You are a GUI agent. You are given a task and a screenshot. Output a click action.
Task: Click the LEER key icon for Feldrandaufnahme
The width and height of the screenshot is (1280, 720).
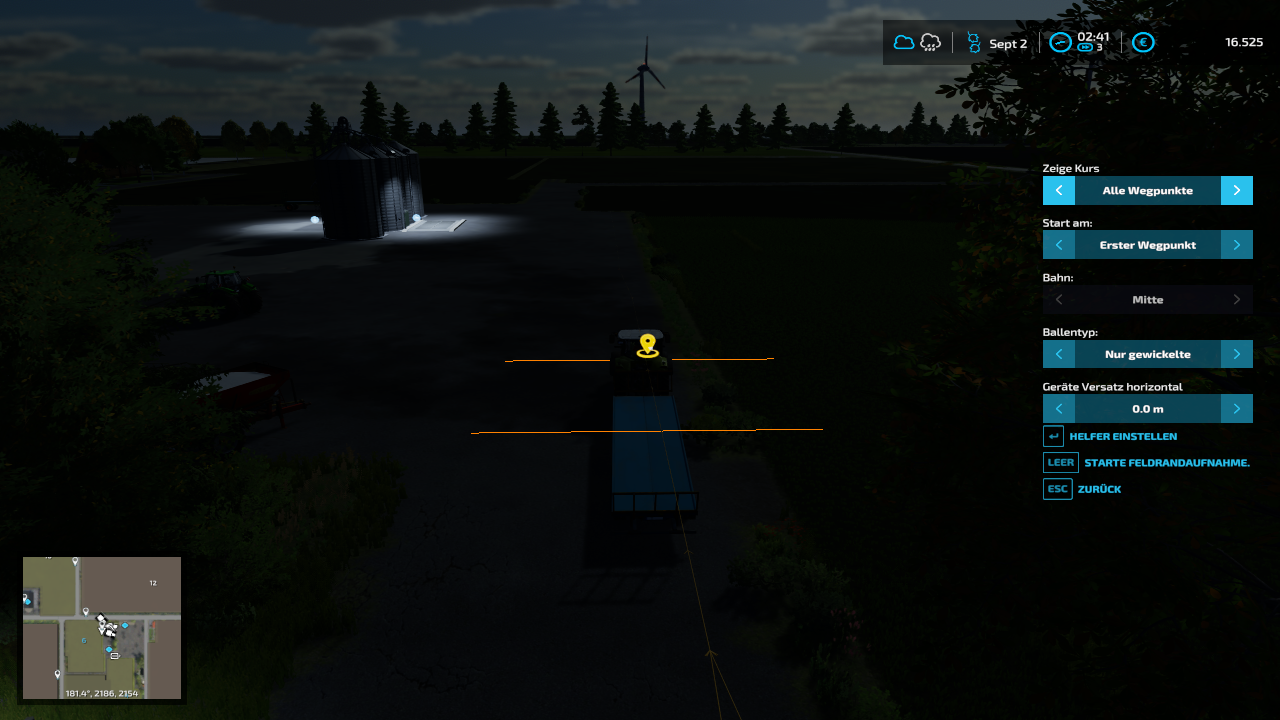(1060, 462)
